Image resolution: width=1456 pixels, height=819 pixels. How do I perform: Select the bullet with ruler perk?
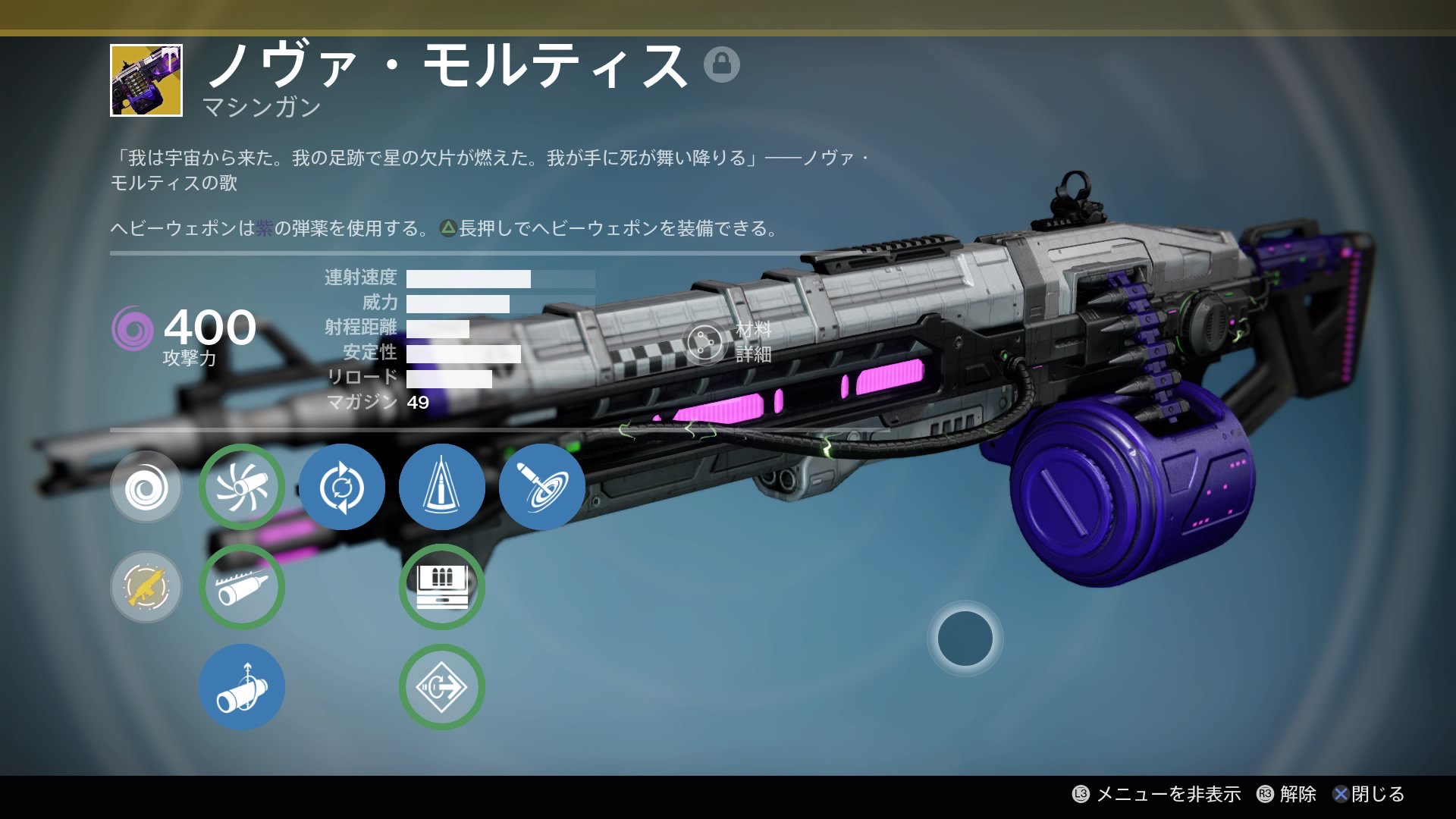point(242,587)
